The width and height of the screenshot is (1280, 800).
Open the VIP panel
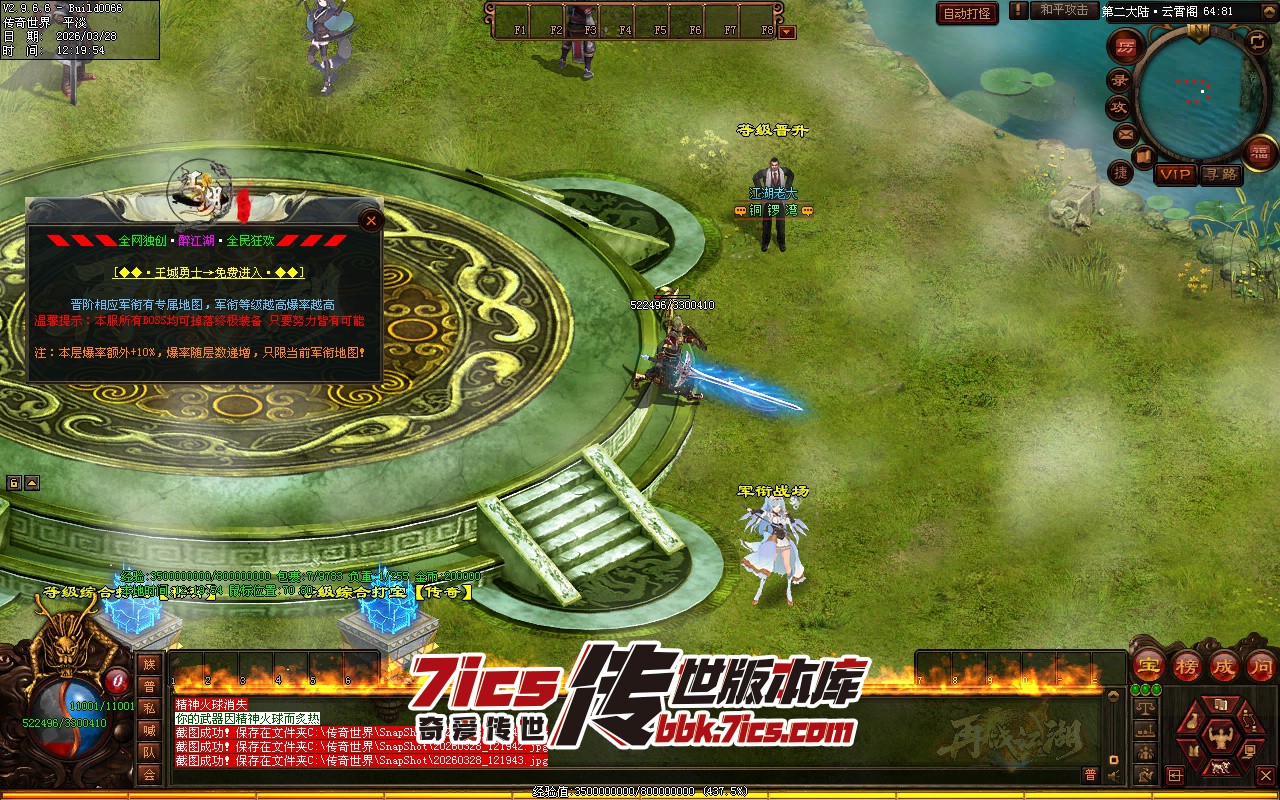tap(1175, 174)
